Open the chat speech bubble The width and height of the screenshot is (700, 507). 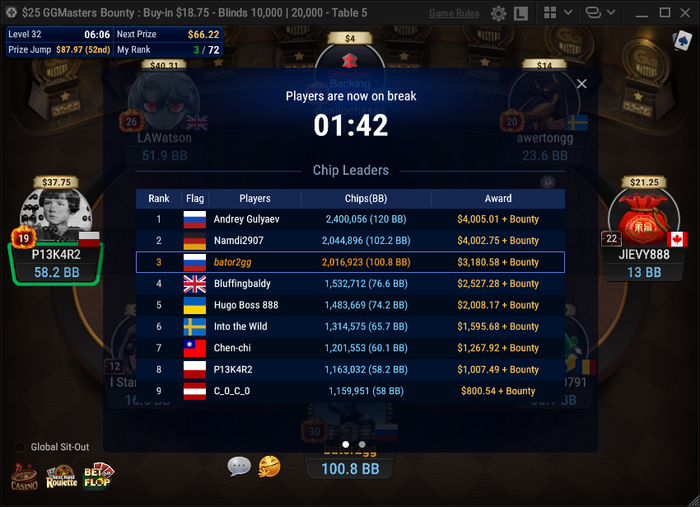coord(239,466)
